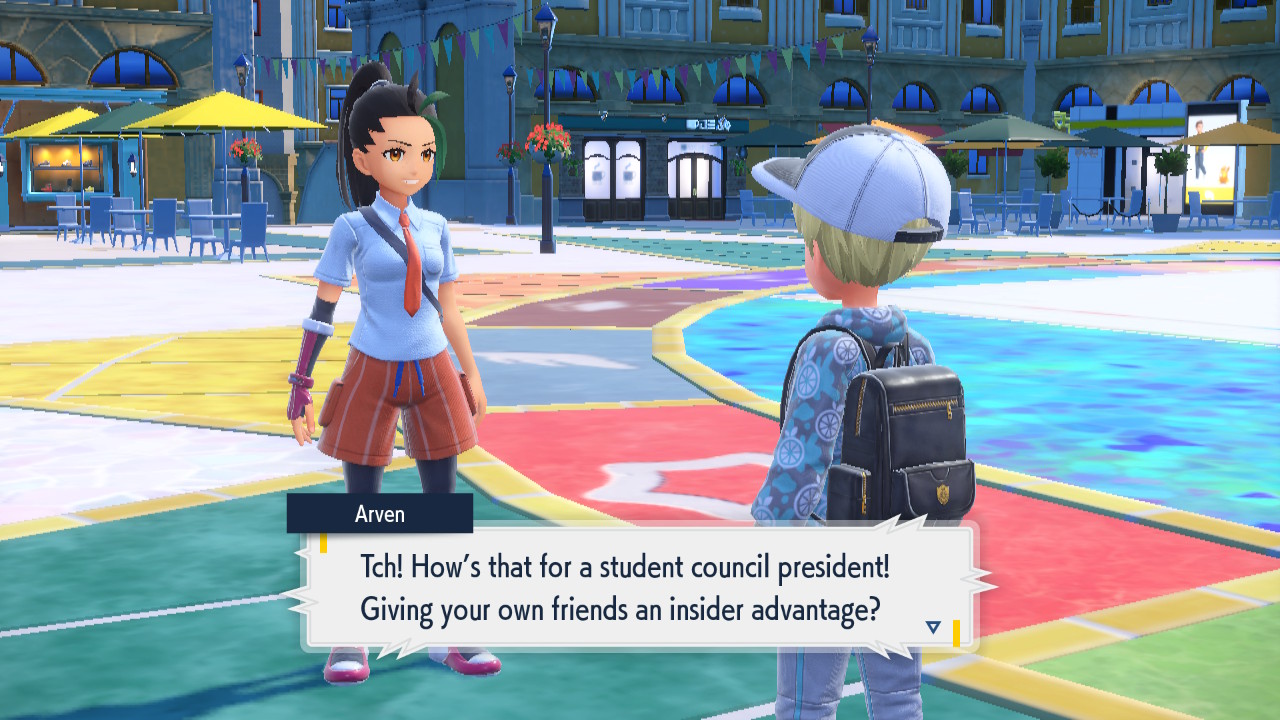This screenshot has width=1280, height=720.
Task: Advance dialogue with the triangle arrow
Action: pos(933,627)
